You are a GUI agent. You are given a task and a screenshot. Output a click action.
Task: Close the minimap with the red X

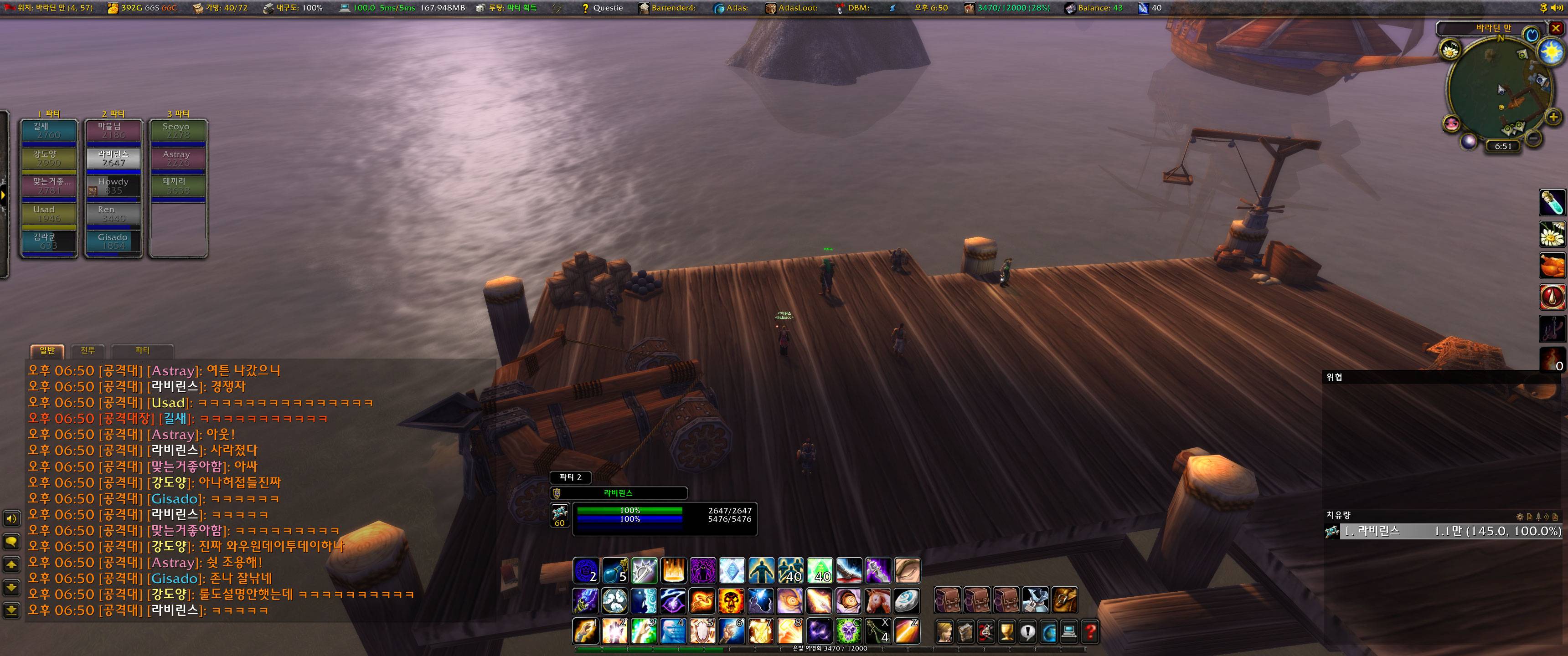coord(1555,28)
